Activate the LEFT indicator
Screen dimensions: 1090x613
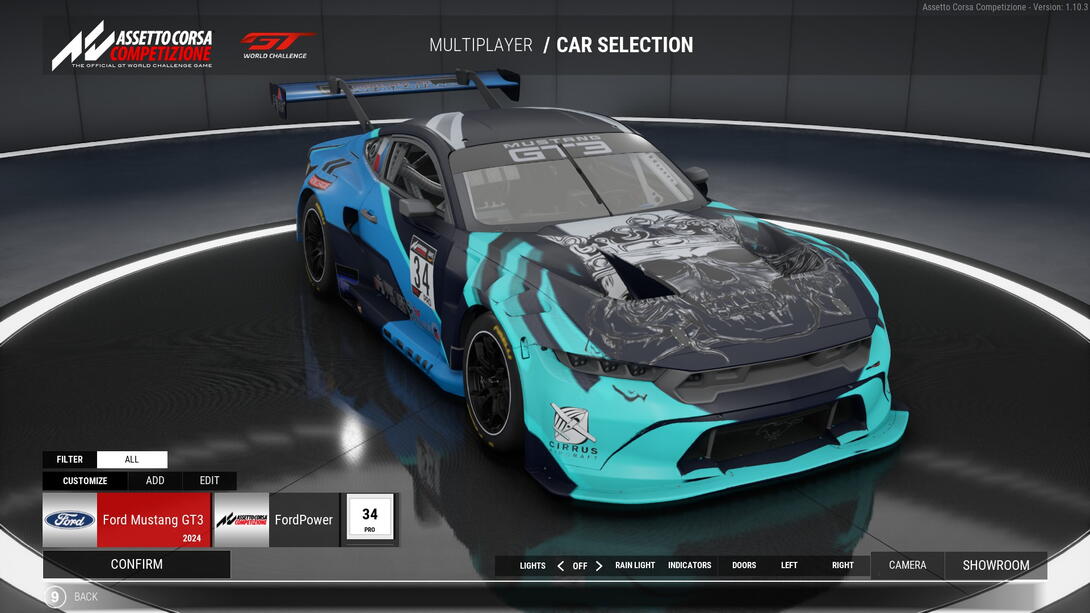point(789,566)
